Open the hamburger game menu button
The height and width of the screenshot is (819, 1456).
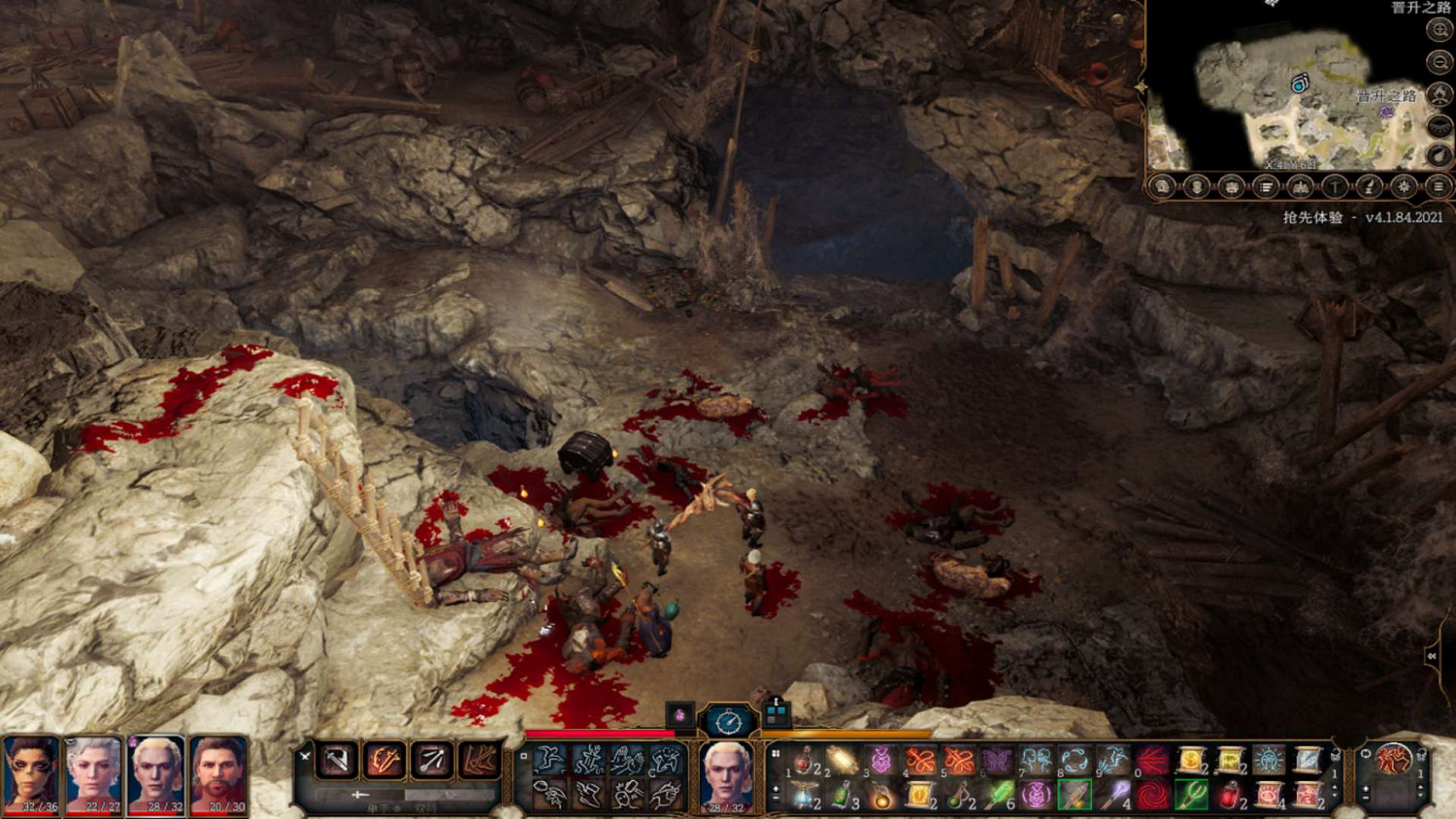pos(1439,186)
